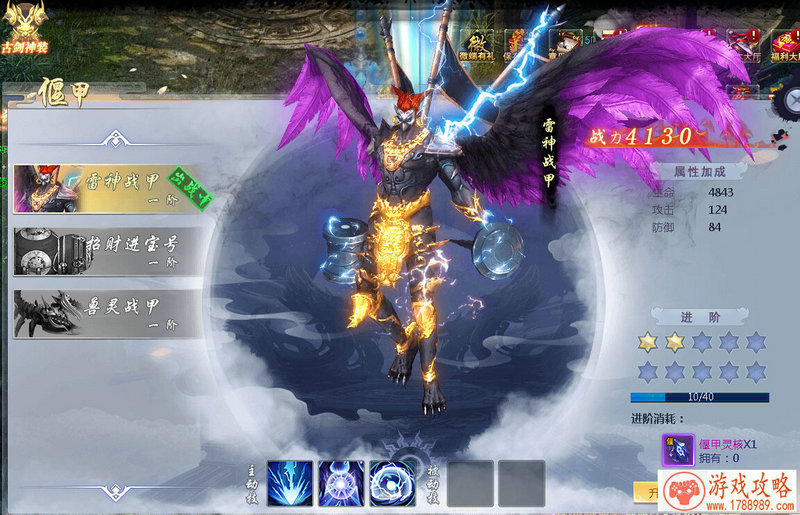Click the 偃甲灵核 material icon

click(x=678, y=450)
